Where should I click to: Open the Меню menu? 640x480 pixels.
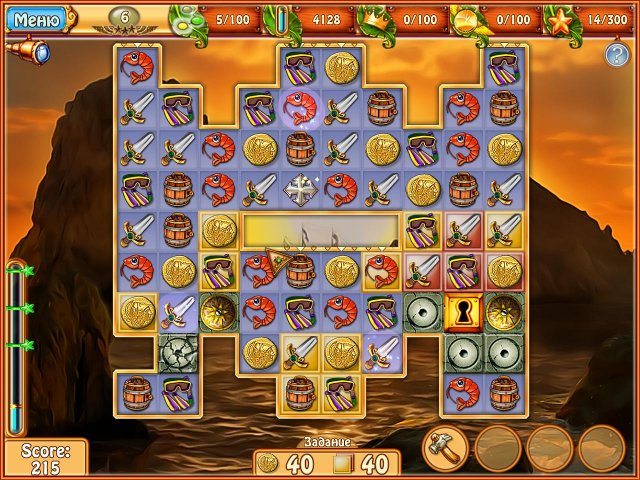click(x=34, y=18)
